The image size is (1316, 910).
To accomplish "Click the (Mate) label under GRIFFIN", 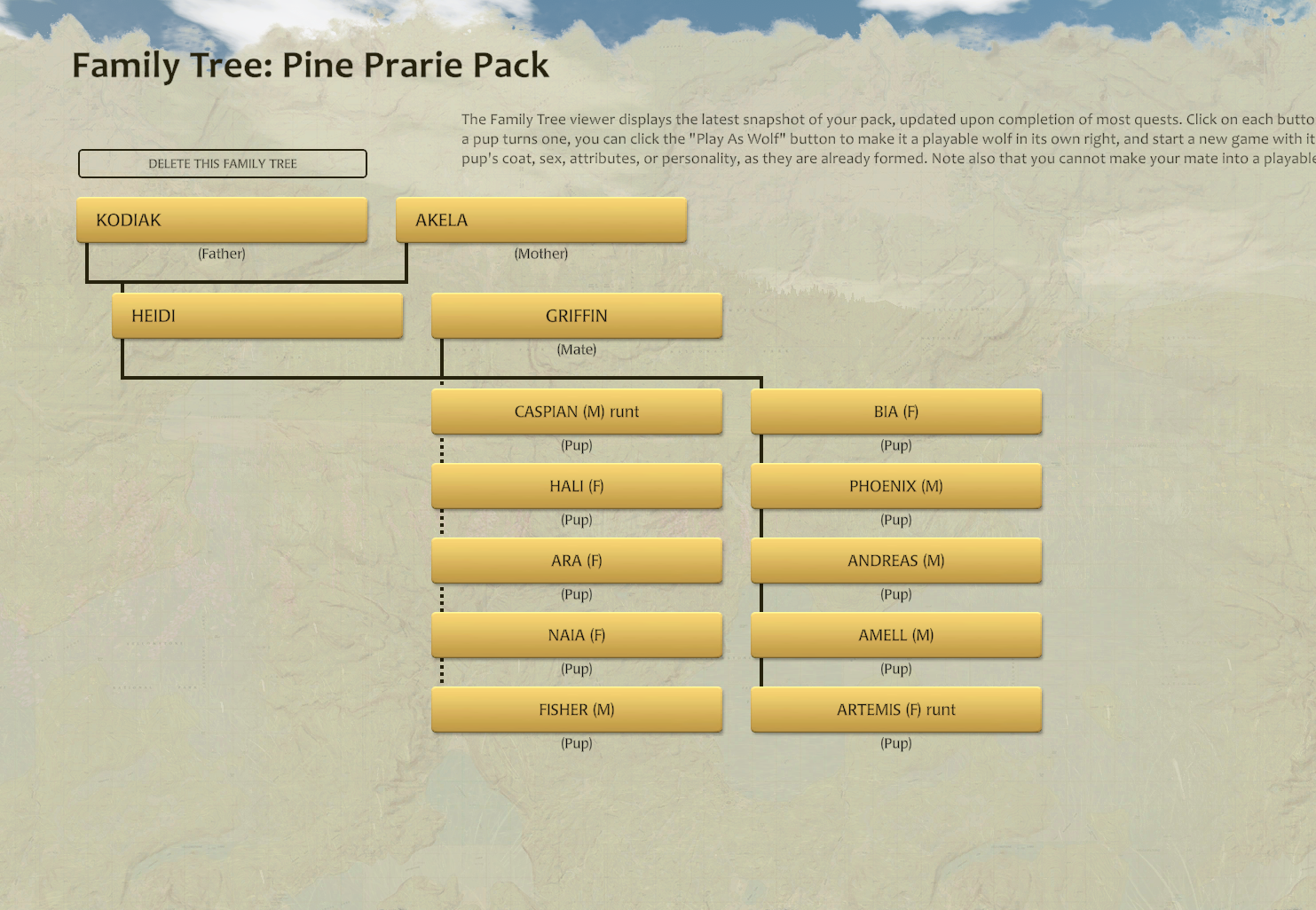I will 577,349.
